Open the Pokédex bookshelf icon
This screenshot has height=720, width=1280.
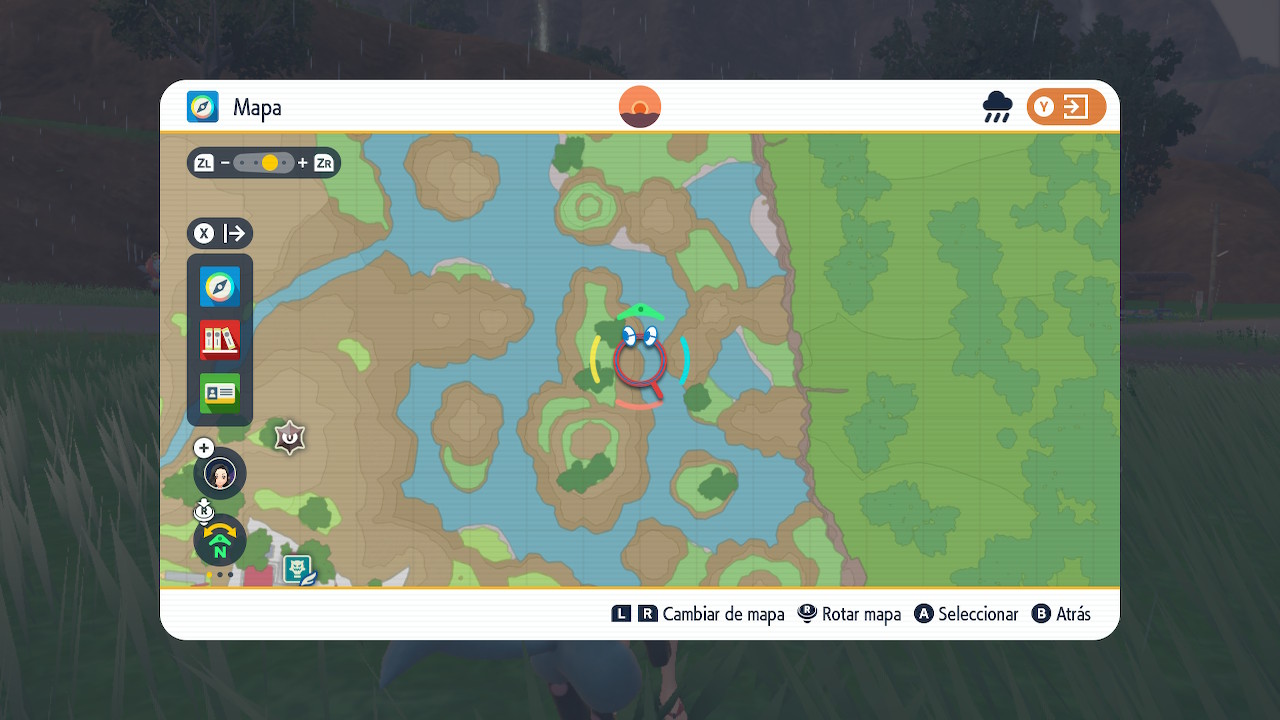(220, 340)
